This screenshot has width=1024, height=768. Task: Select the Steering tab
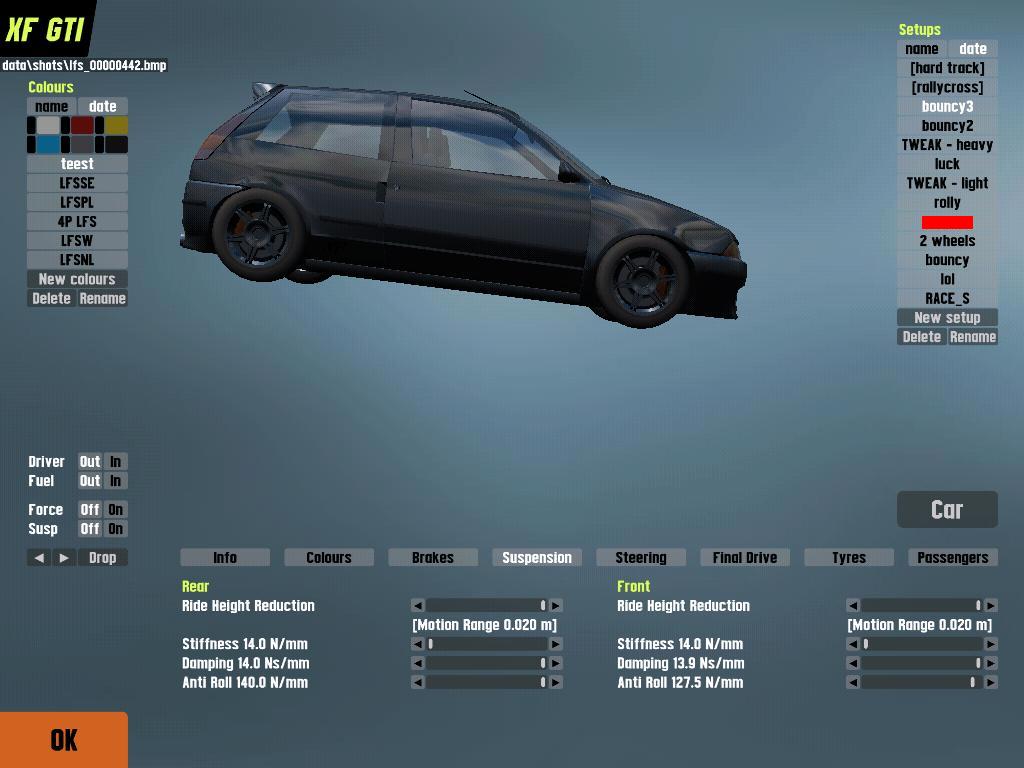pos(640,558)
